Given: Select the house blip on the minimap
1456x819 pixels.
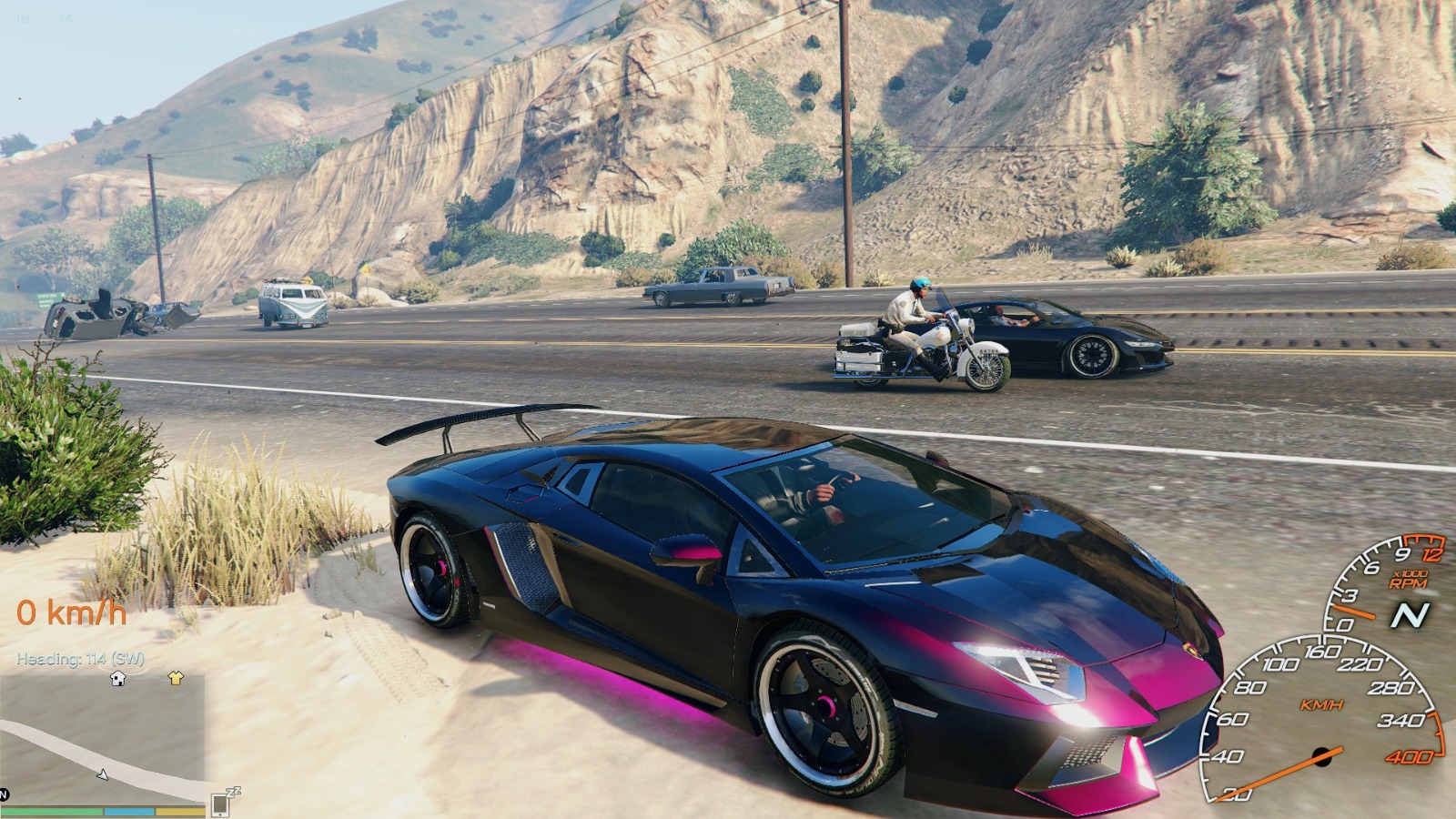Looking at the screenshot, I should 118,678.
